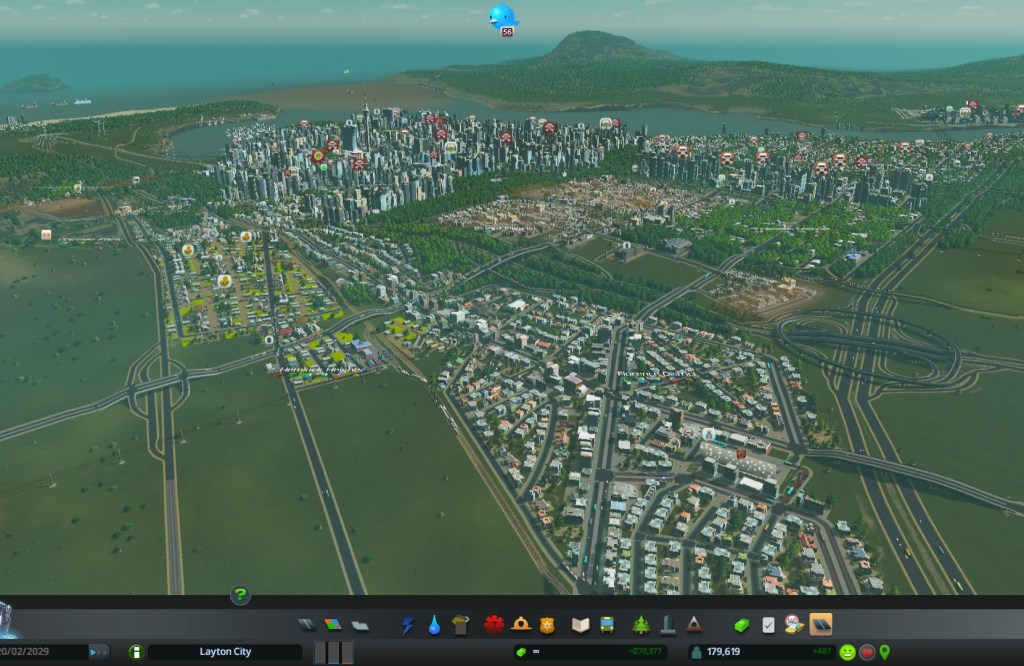Open the Public Transport bus menu
Image resolution: width=1024 pixels, height=666 pixels.
[x=606, y=625]
